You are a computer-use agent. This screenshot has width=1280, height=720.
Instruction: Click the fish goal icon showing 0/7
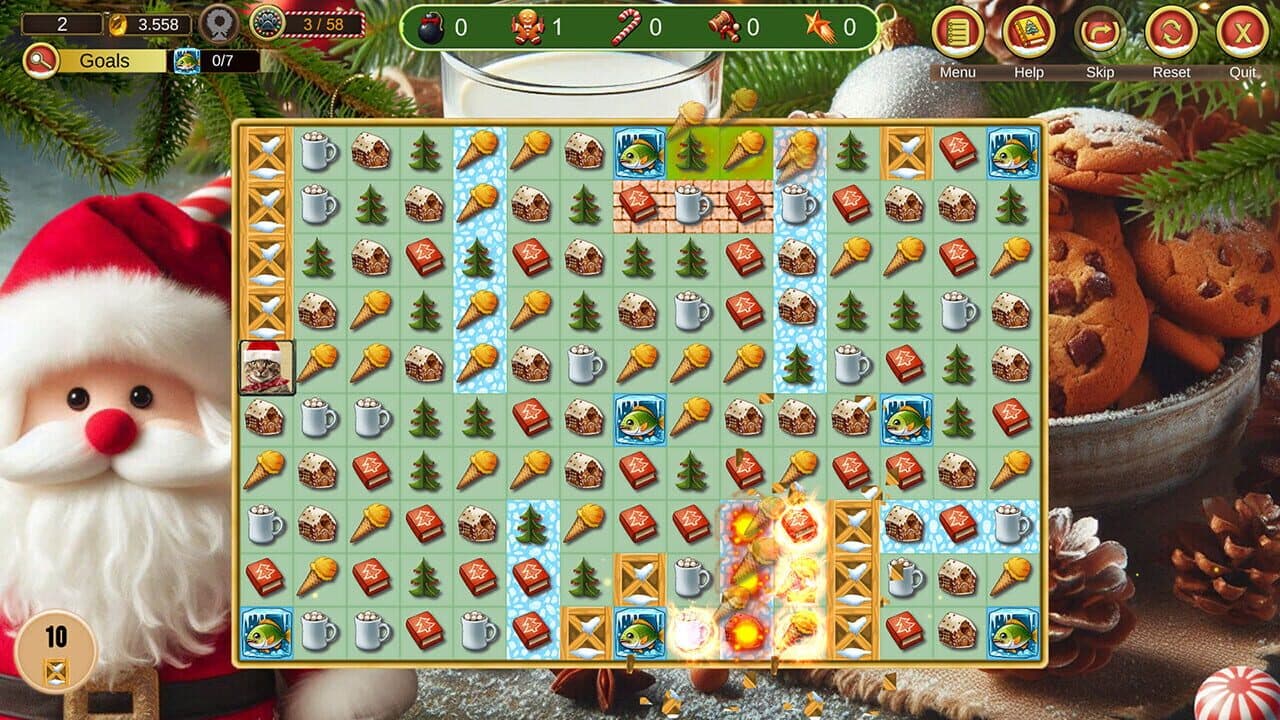(186, 60)
